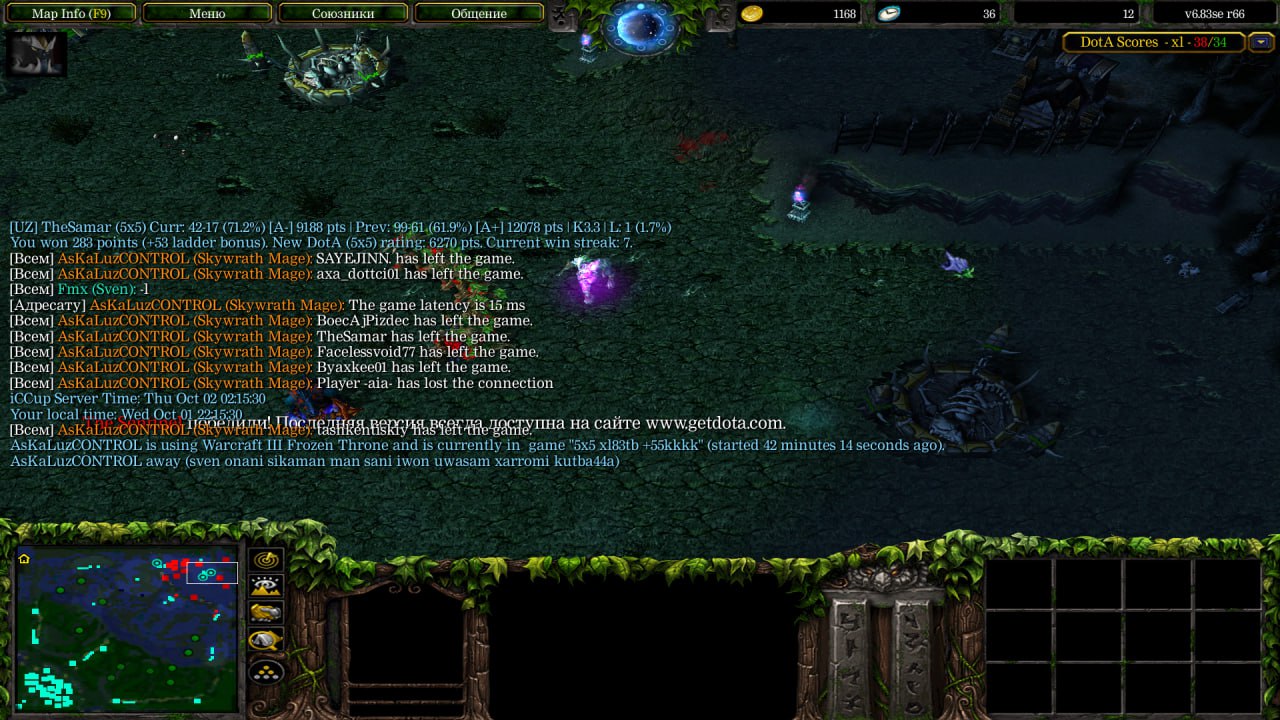The width and height of the screenshot is (1280, 720).
Task: Toggle the formation movement button
Action: [266, 671]
